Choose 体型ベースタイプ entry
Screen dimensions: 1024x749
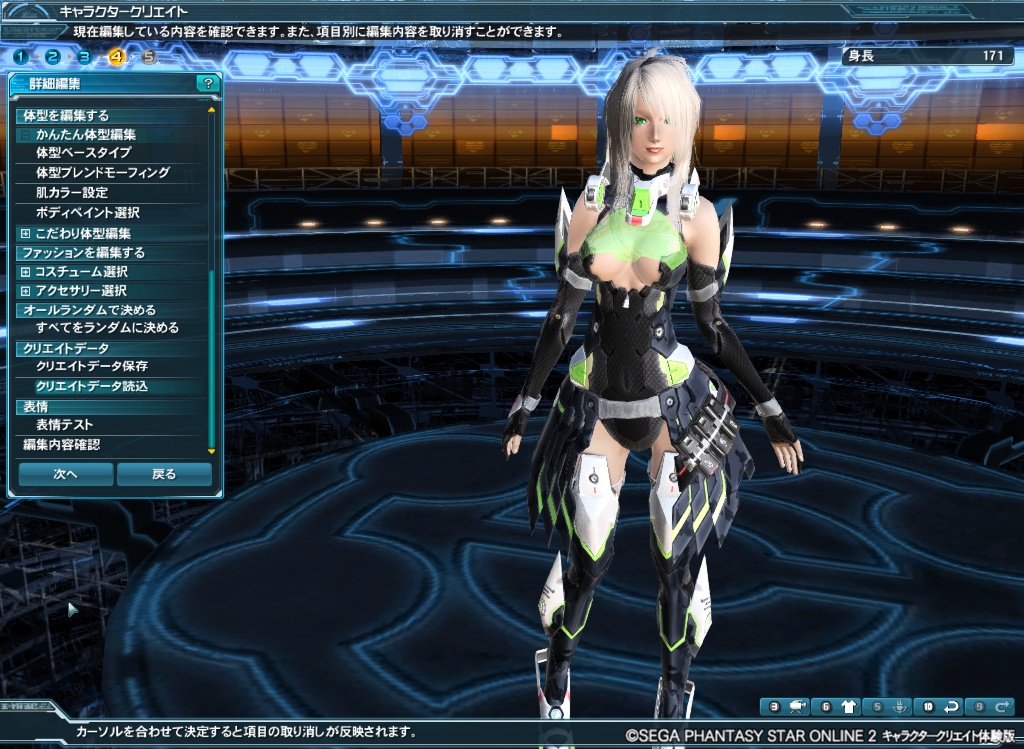click(x=83, y=153)
